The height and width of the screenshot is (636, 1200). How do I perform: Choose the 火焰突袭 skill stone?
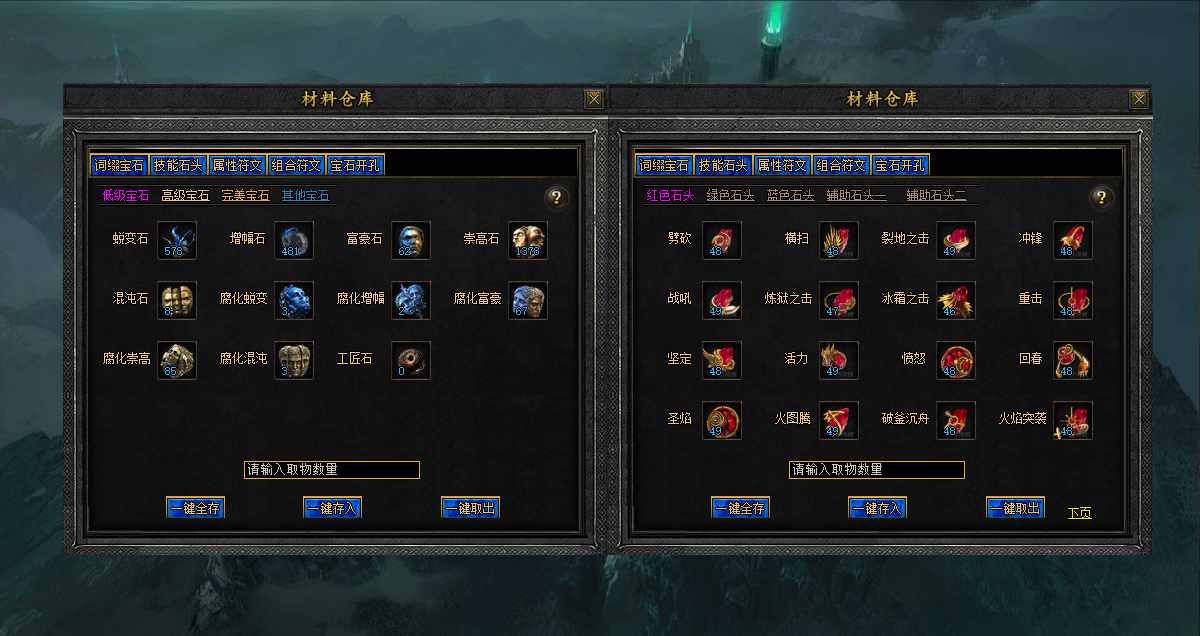point(1072,421)
